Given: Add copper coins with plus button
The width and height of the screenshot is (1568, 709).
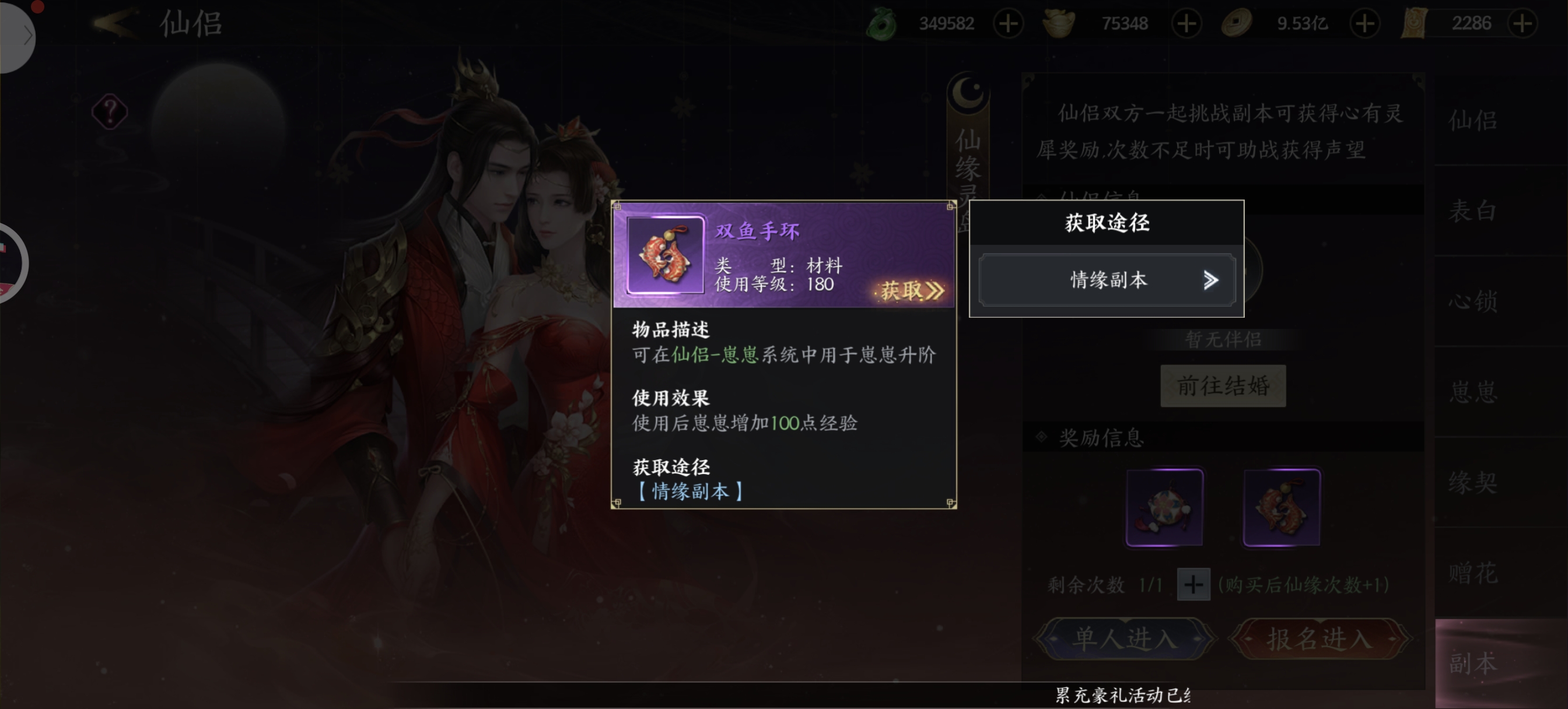Looking at the screenshot, I should pyautogui.click(x=1364, y=24).
